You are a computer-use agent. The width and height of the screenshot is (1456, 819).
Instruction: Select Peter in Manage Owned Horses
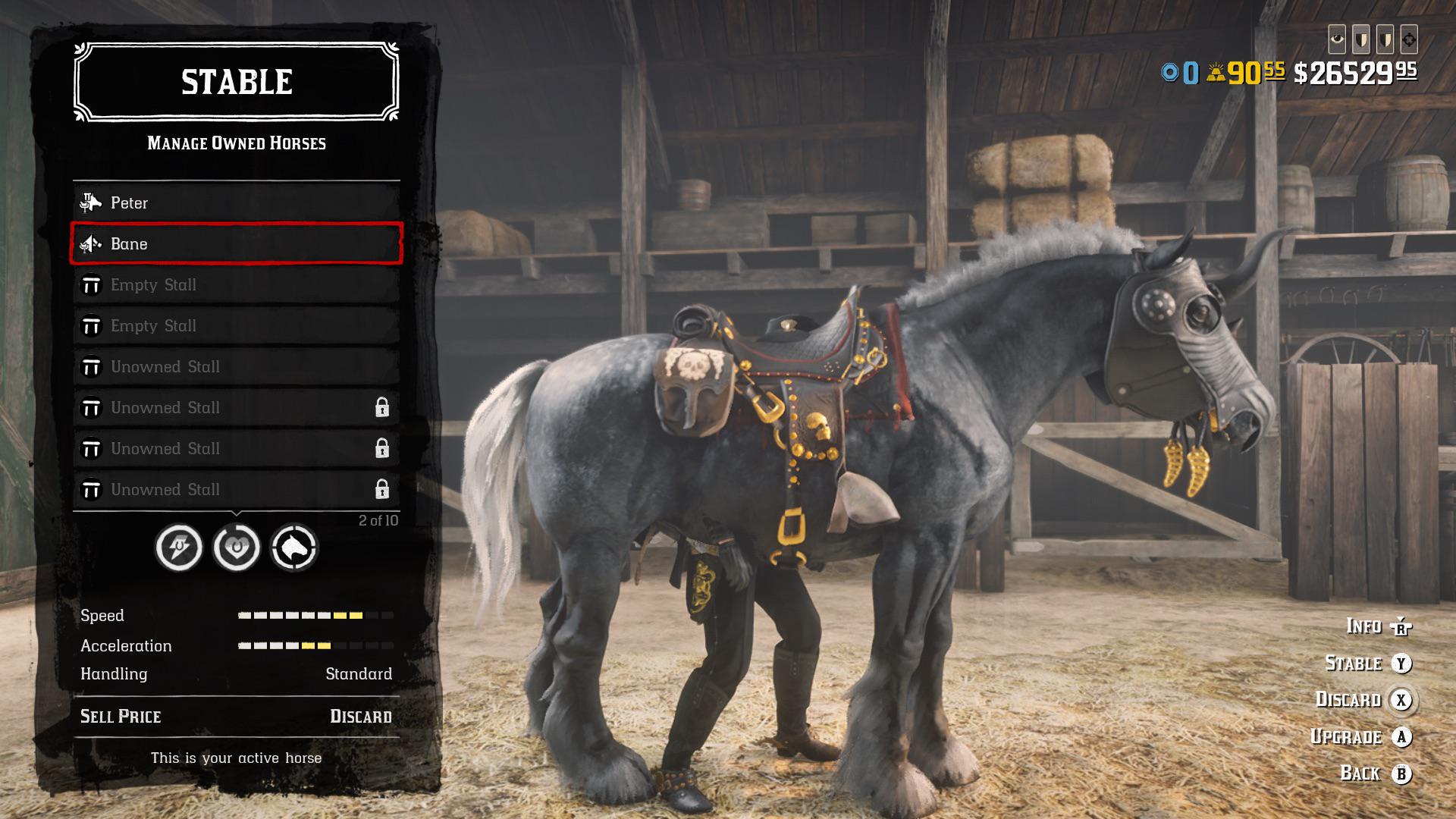point(190,202)
